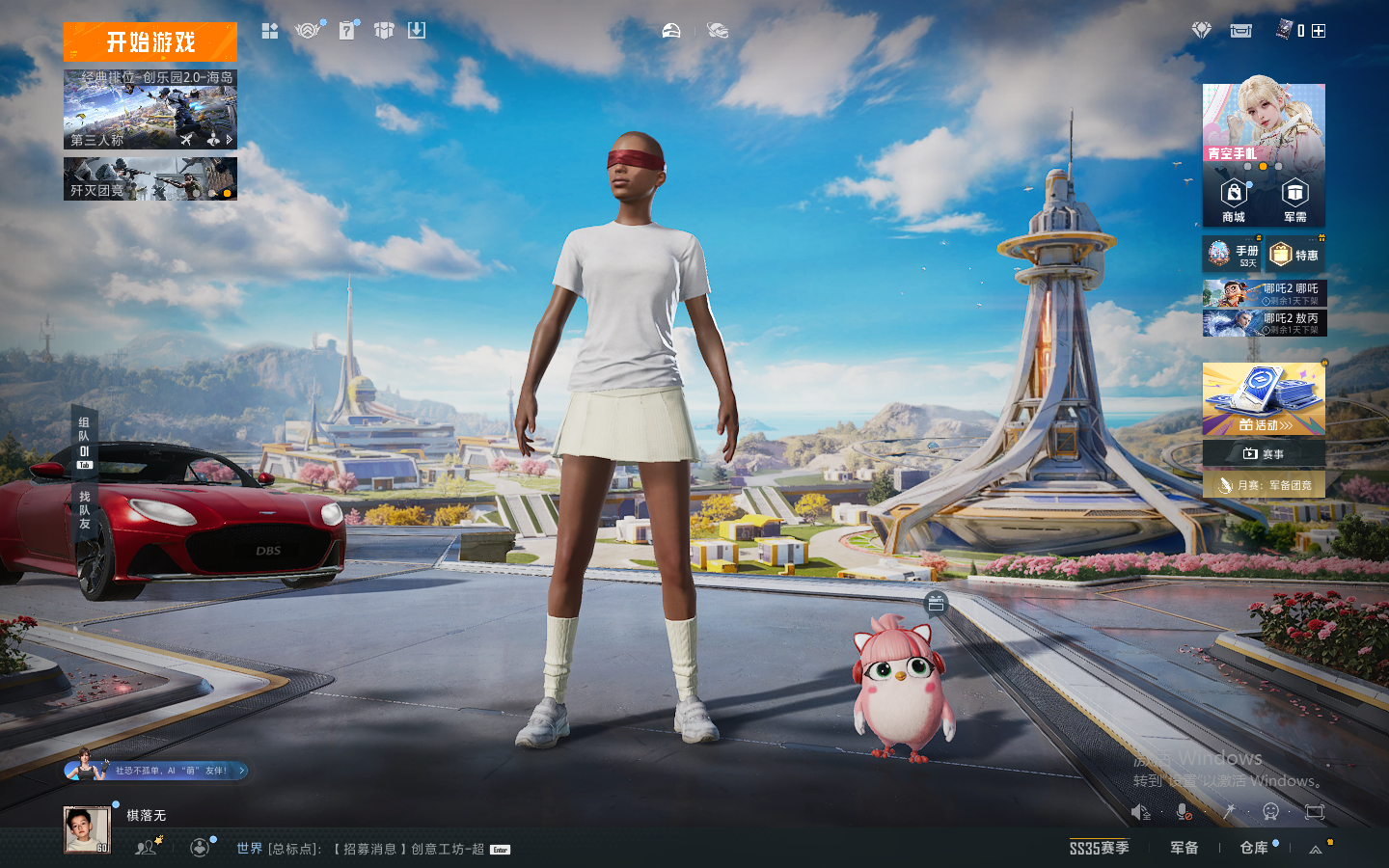
Task: Click the orange 开始游戏 start game button
Action: click(x=150, y=42)
